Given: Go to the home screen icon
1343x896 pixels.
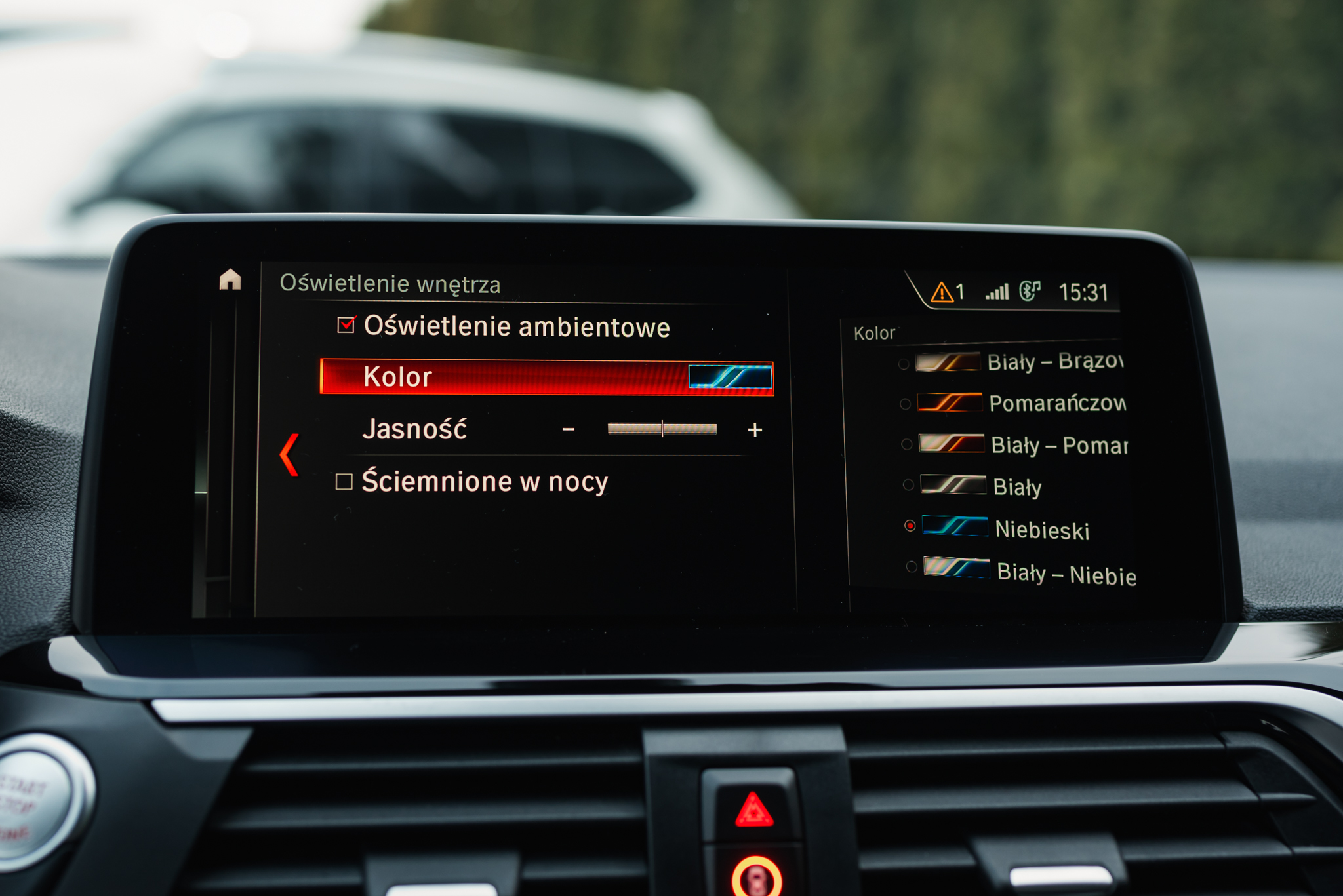Looking at the screenshot, I should coord(230,280).
